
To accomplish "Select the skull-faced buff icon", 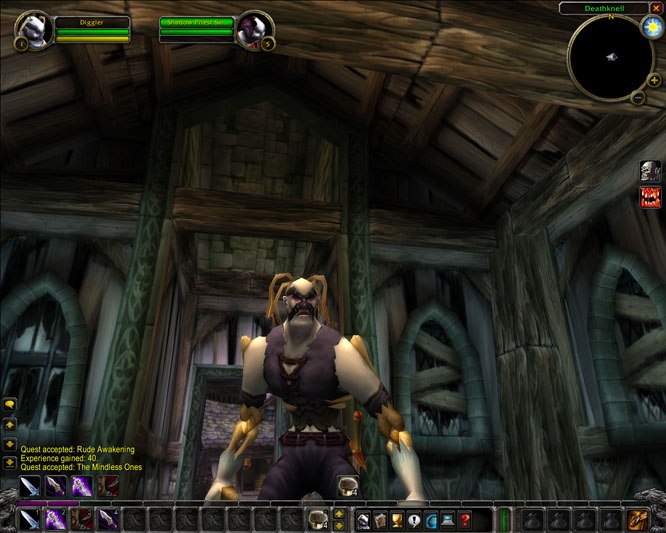I will (650, 171).
